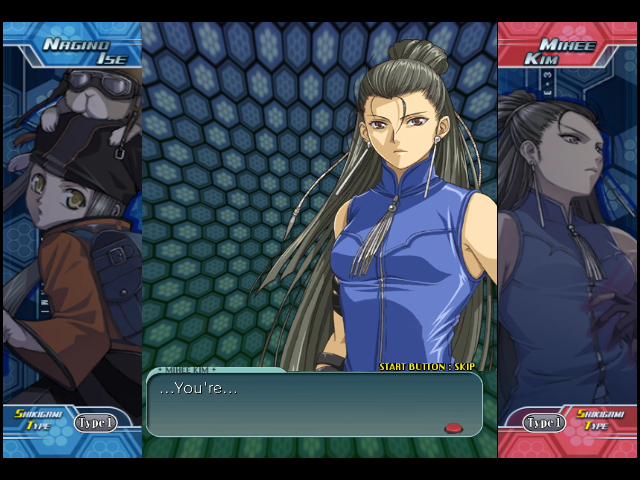
Task: Select Mihee Kim's Type 1 shikigami badge
Action: [545, 422]
